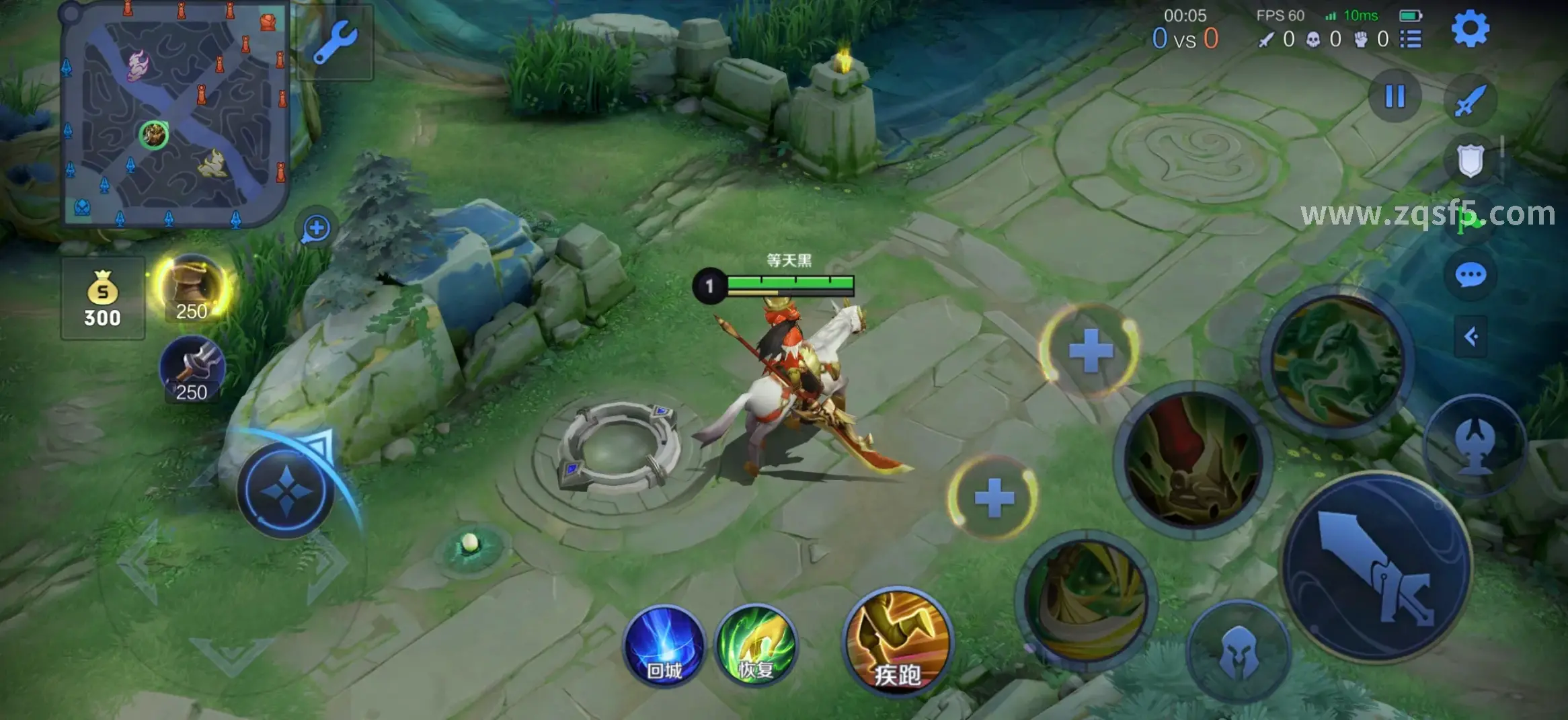Open the blue wrench tool button
The width and height of the screenshot is (1568, 720).
(334, 42)
